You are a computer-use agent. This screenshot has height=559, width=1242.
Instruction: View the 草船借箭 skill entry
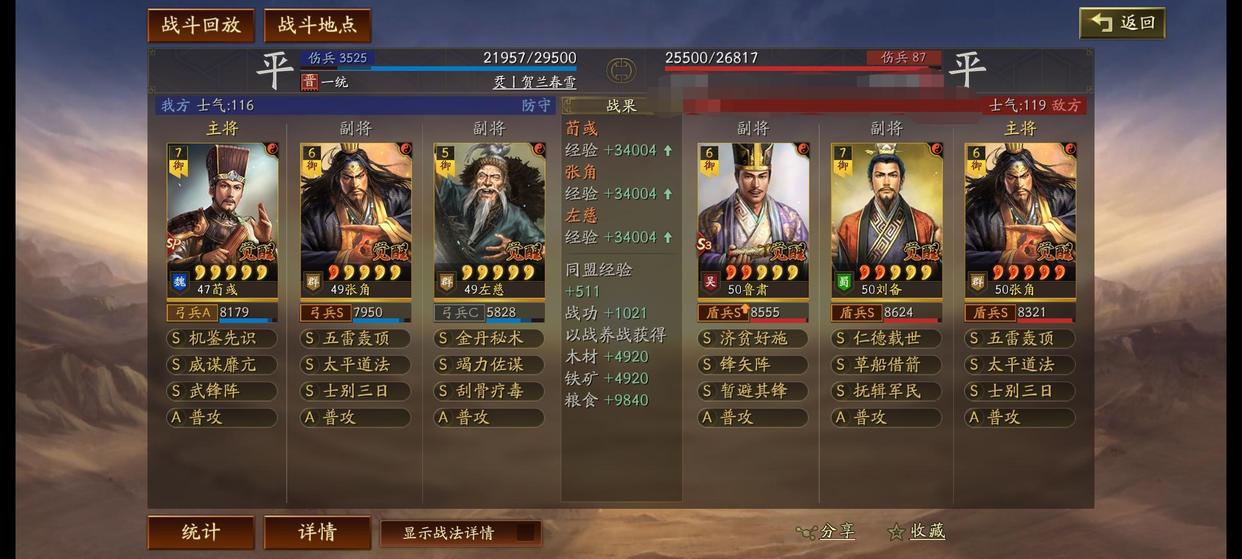(886, 365)
